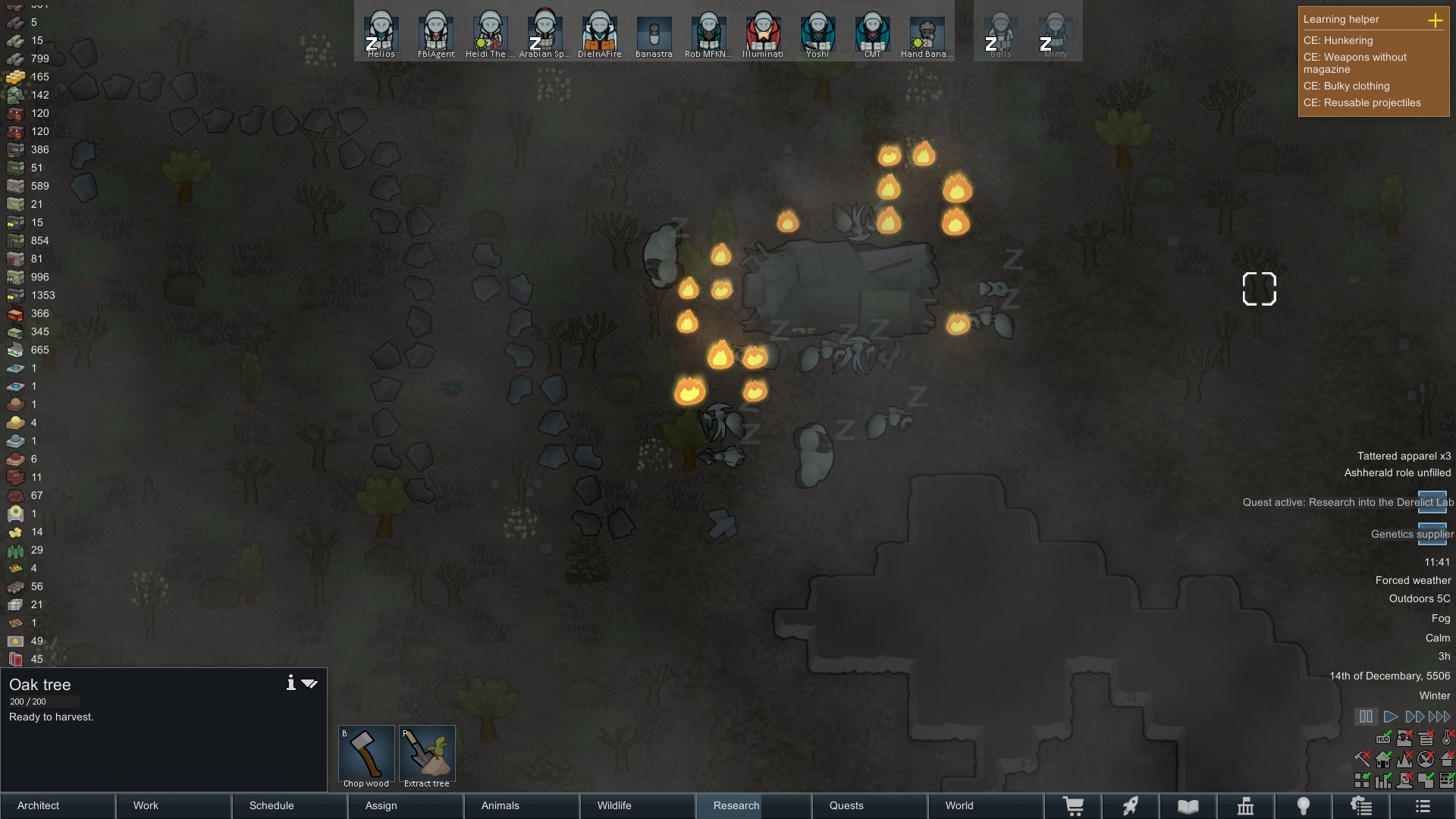This screenshot has height=819, width=1456.
Task: Click the rocket ship icon near bottom right
Action: (1131, 805)
